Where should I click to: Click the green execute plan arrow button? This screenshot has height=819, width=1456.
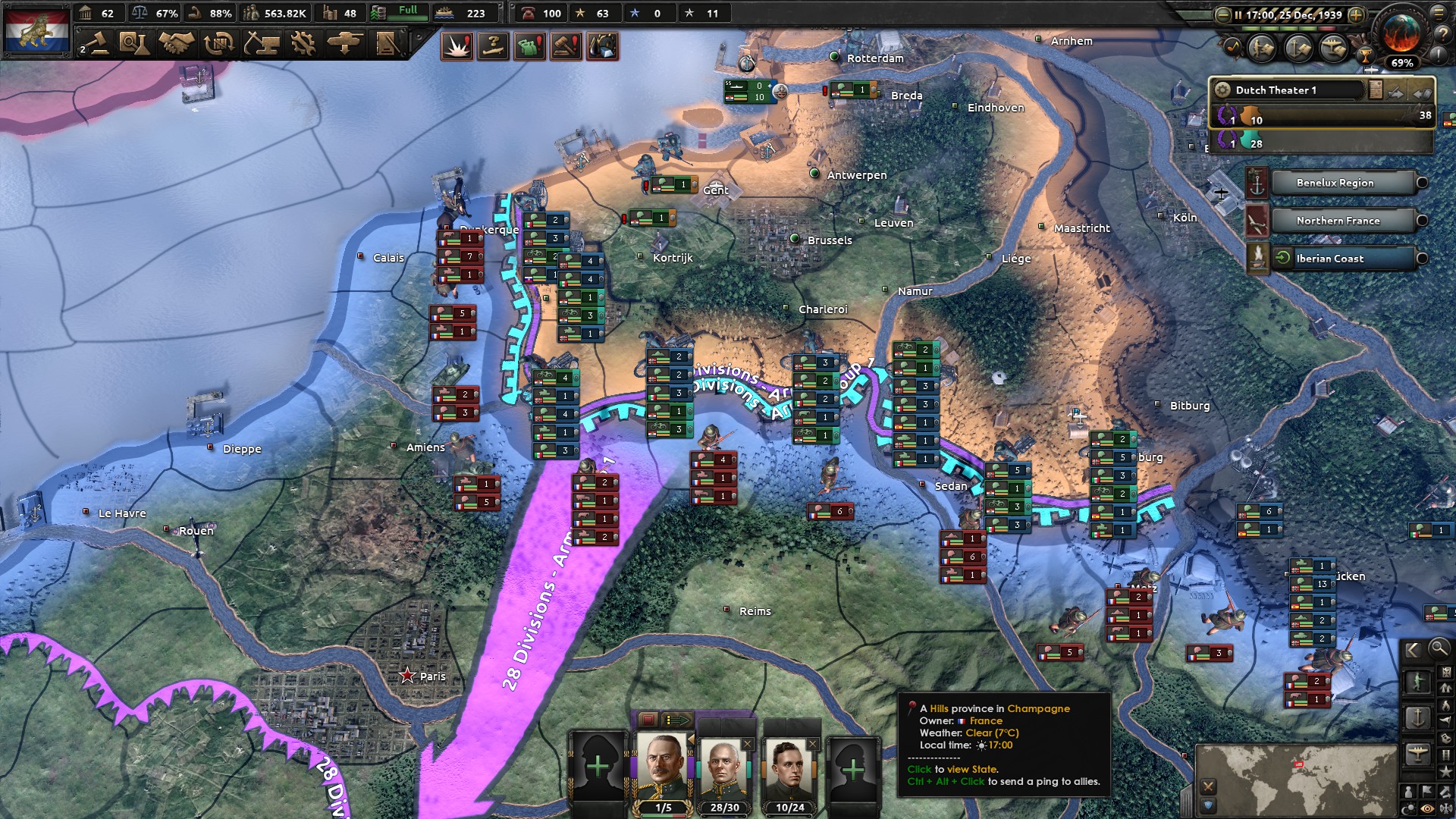[677, 719]
